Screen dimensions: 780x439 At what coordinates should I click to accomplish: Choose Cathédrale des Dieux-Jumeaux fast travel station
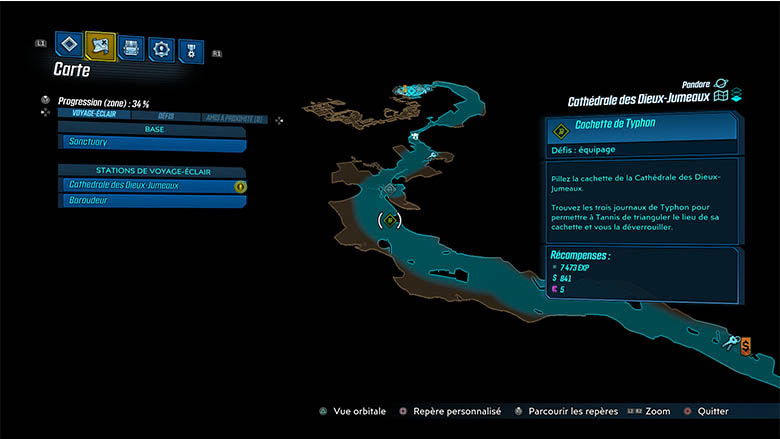[152, 186]
